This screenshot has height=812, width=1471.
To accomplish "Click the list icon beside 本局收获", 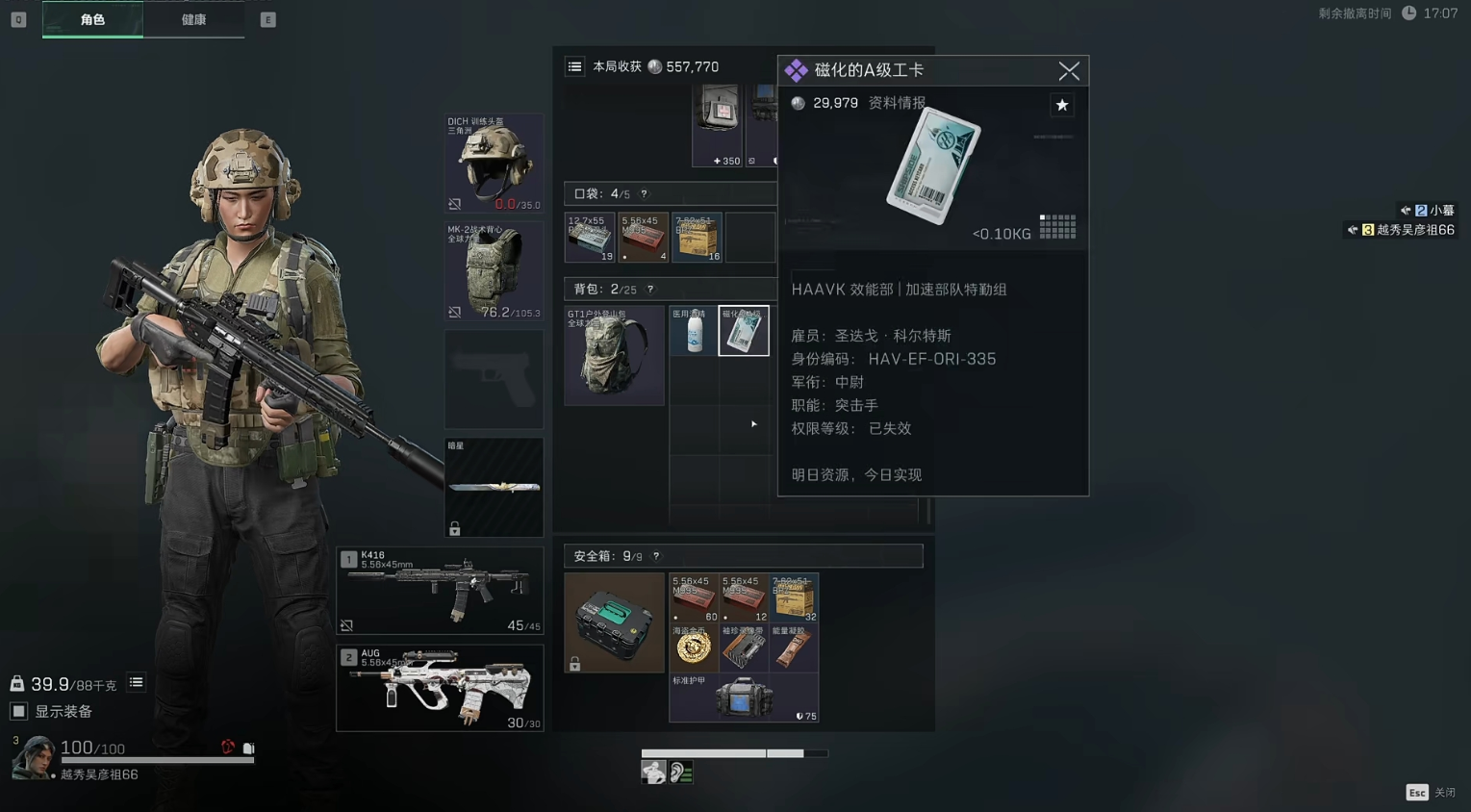I will tap(575, 66).
